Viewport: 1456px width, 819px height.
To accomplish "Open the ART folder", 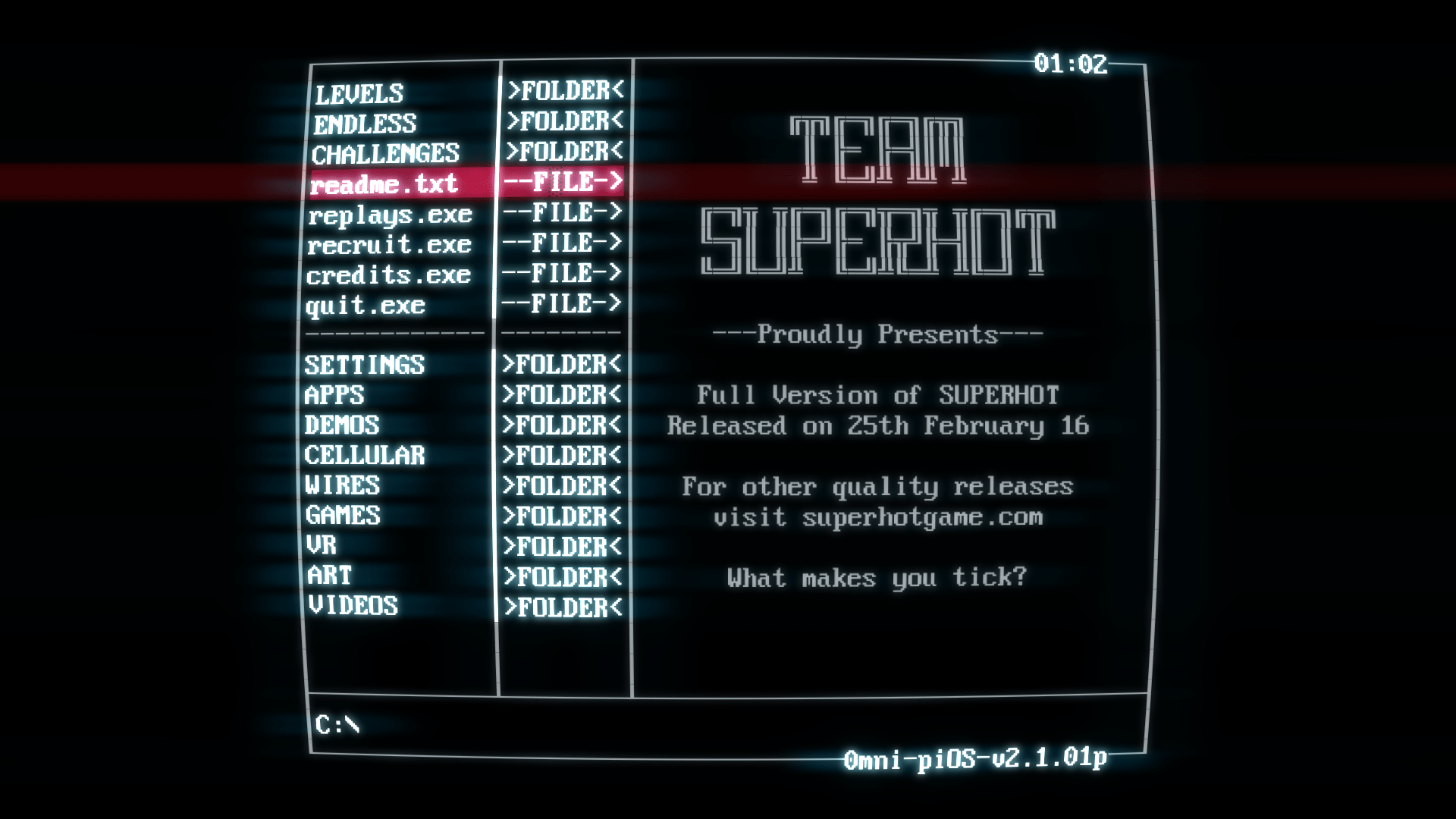I will [x=329, y=576].
